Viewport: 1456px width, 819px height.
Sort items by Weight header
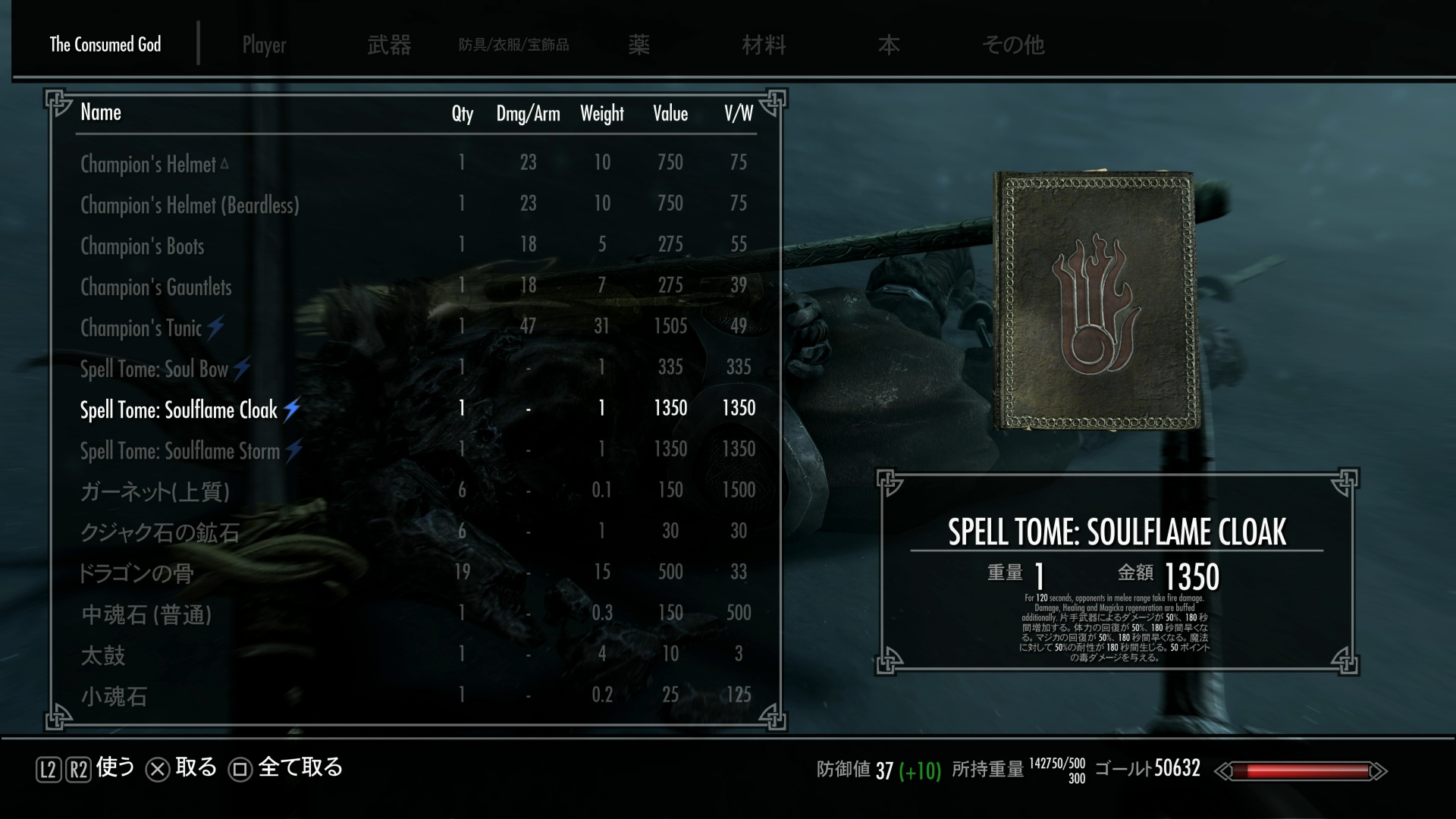[x=602, y=114]
